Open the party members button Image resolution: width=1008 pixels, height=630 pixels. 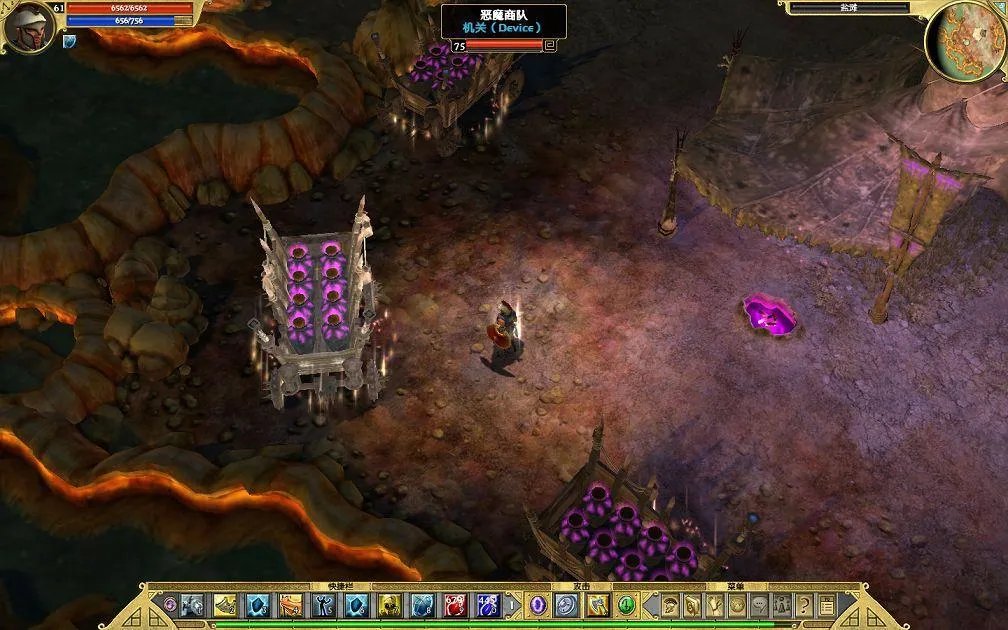782,605
